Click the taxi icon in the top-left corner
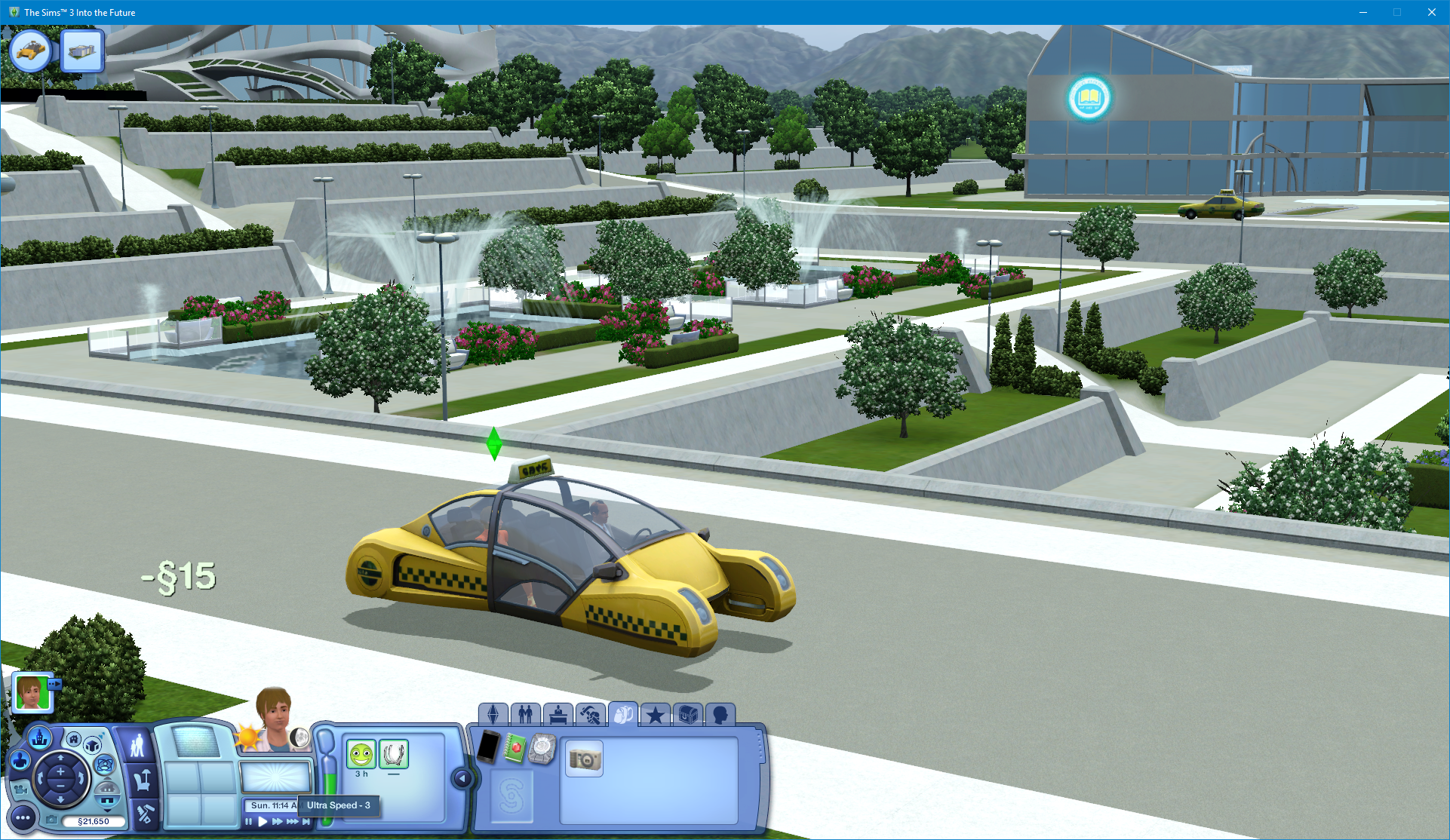 (x=30, y=51)
